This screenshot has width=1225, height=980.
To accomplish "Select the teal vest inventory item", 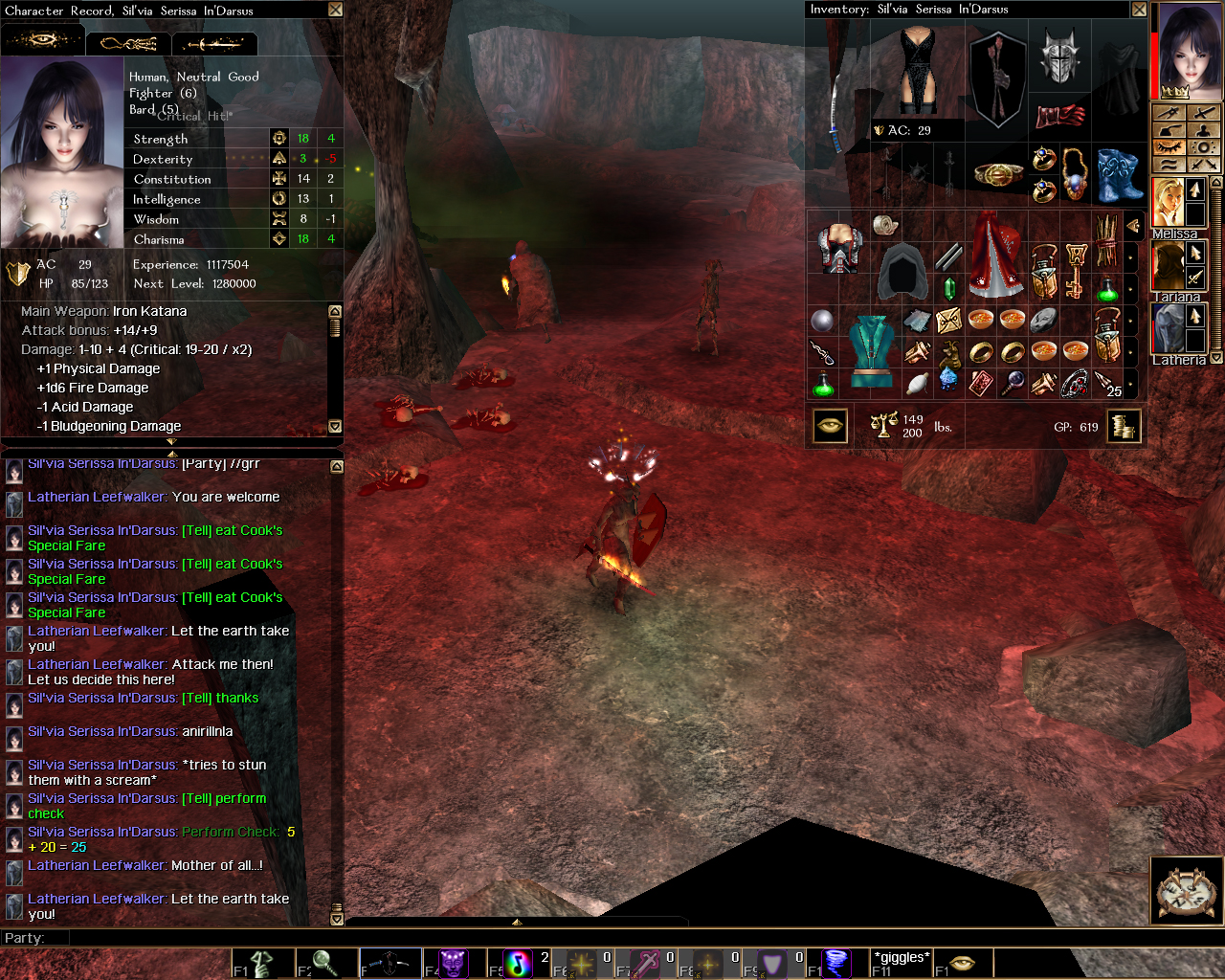I will (x=870, y=350).
